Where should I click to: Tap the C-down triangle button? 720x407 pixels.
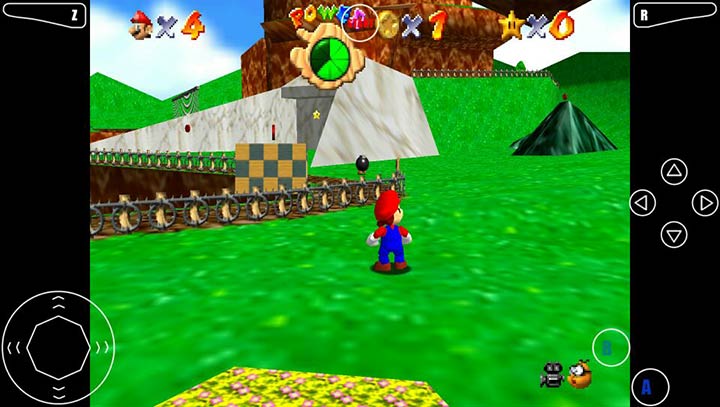pyautogui.click(x=675, y=235)
